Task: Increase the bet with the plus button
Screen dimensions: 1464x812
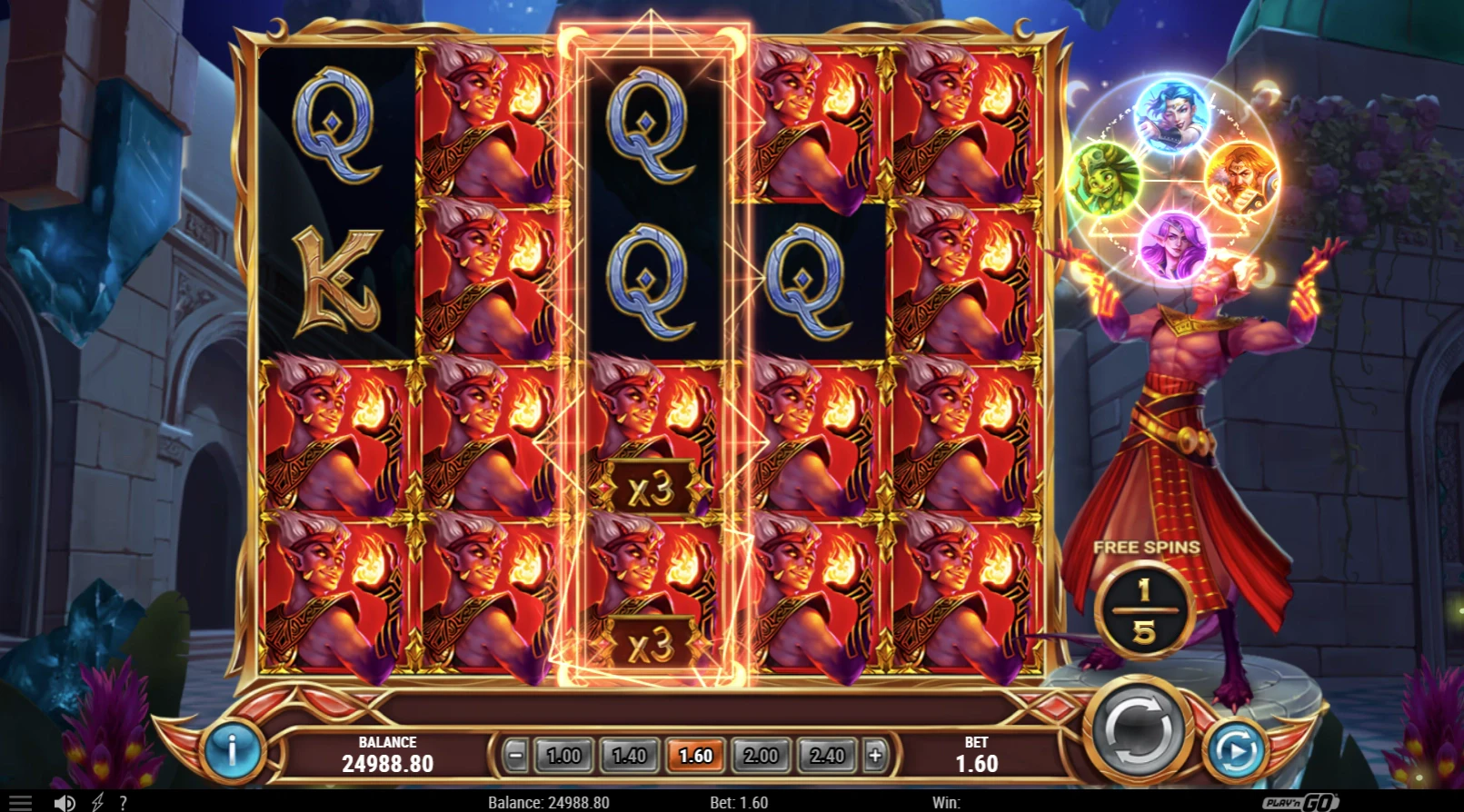Action: [x=874, y=755]
